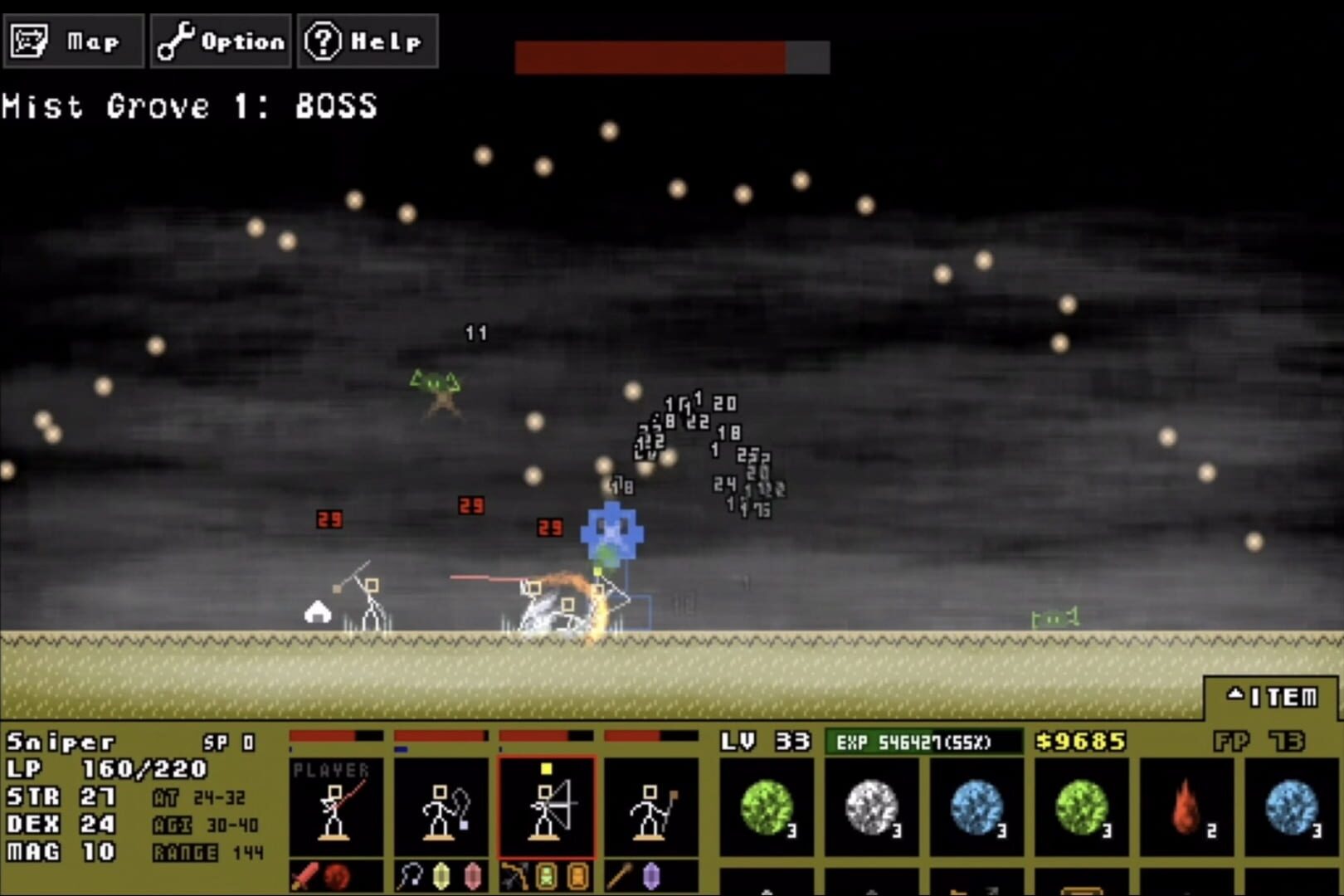
Task: Select the staff-wielding mage portrait
Action: pos(651,809)
